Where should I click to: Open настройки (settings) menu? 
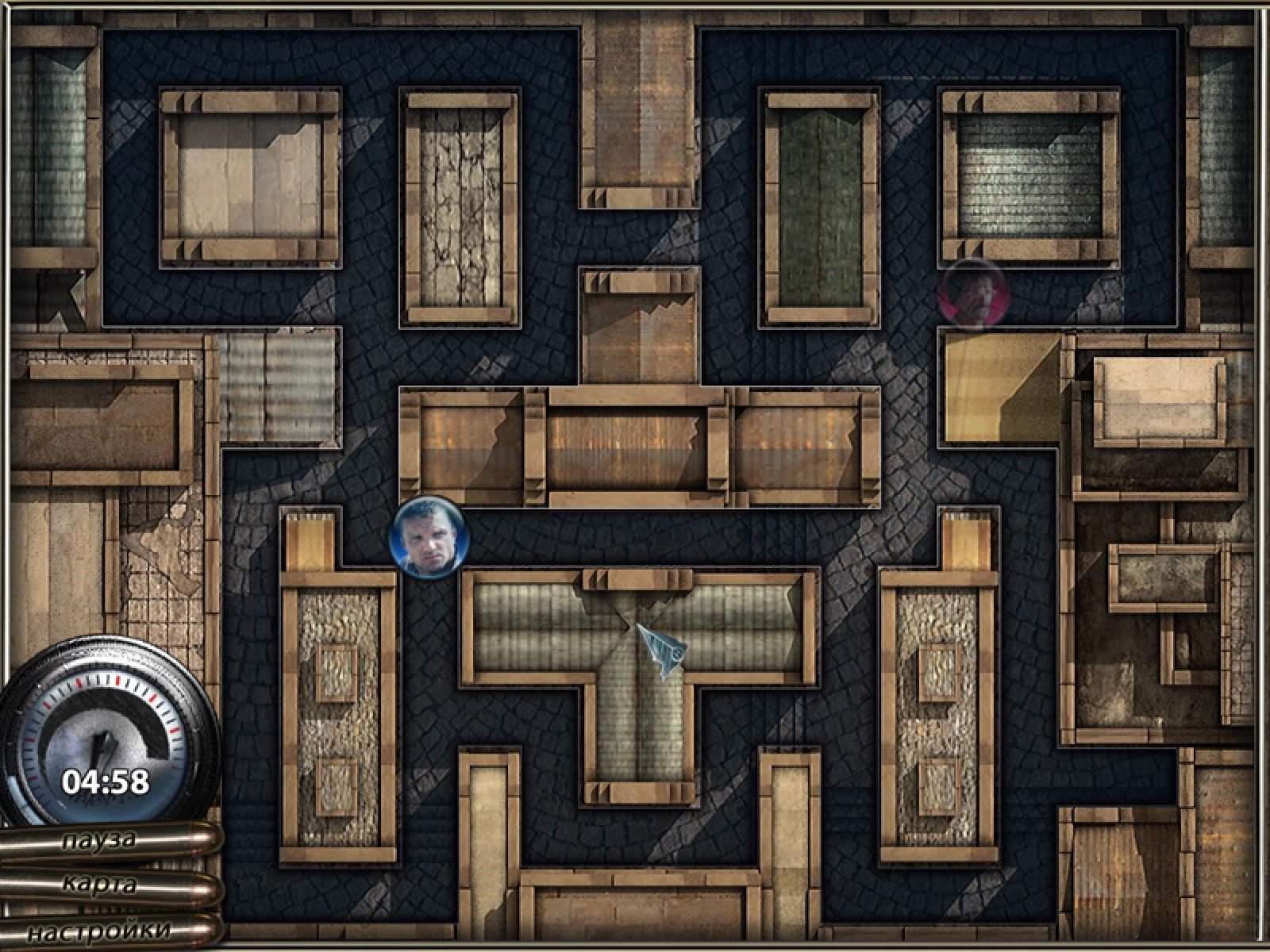[99, 930]
